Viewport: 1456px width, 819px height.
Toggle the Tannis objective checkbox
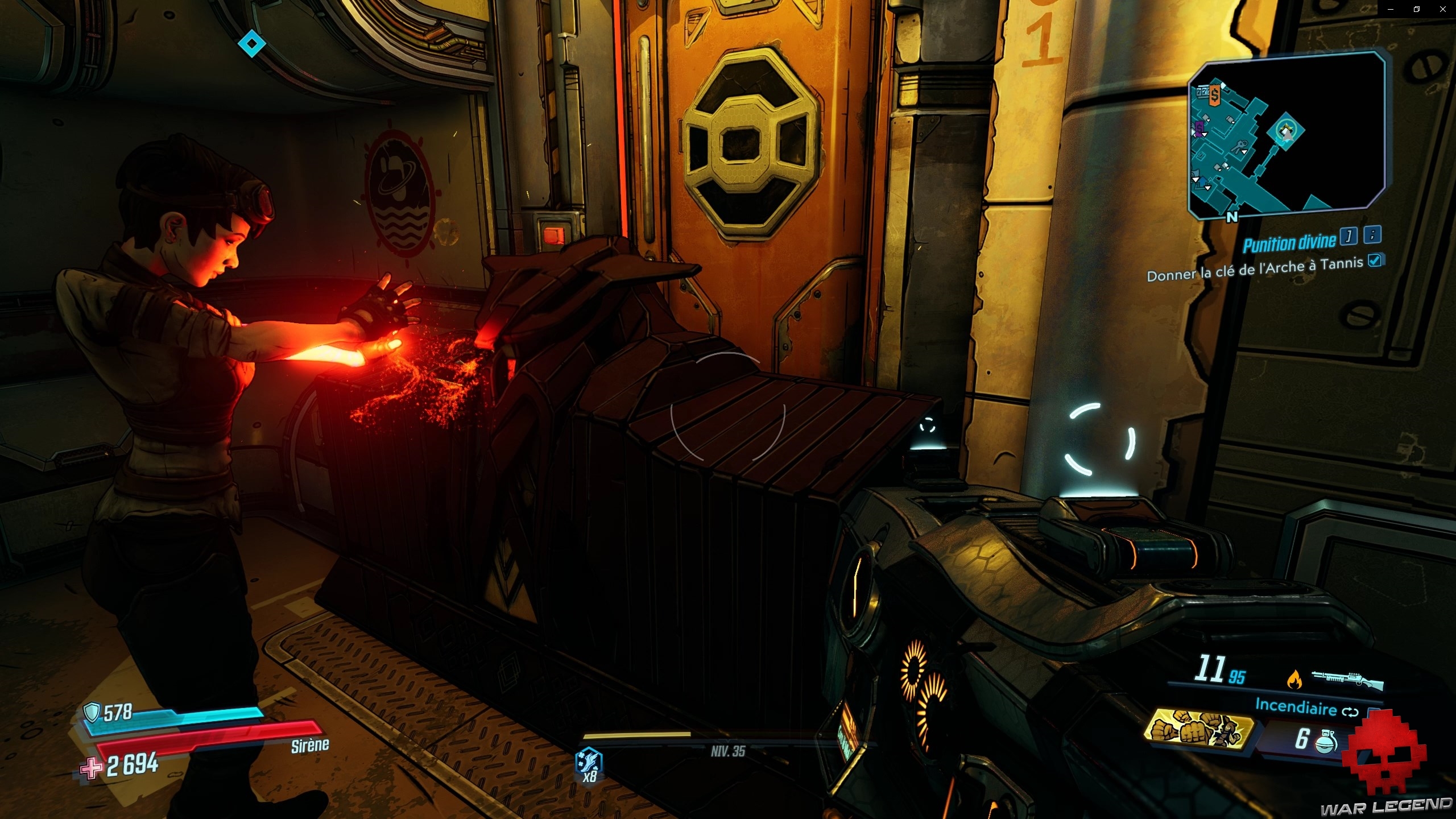[1375, 260]
